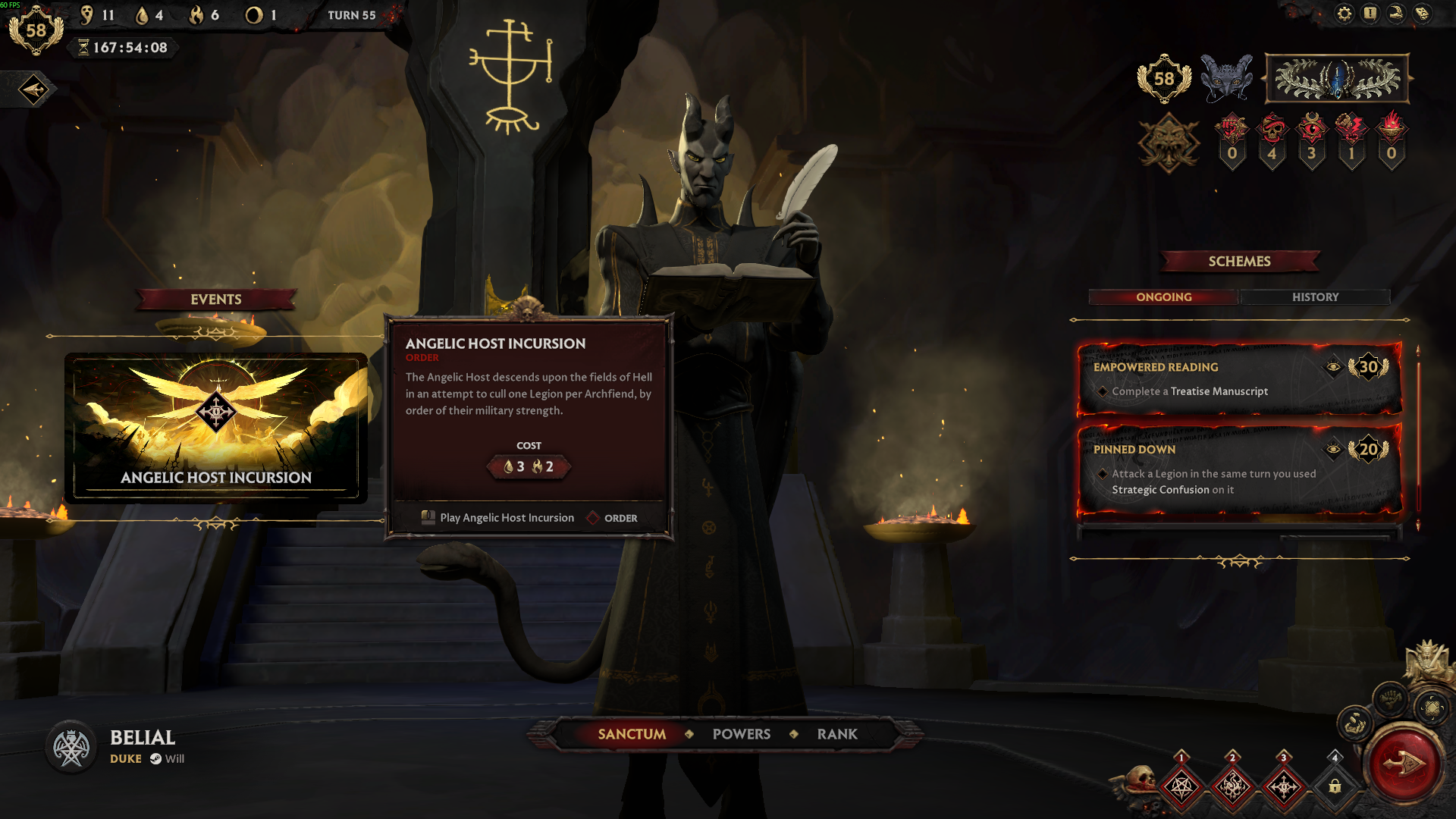Click the back arrow on left edge

33,90
